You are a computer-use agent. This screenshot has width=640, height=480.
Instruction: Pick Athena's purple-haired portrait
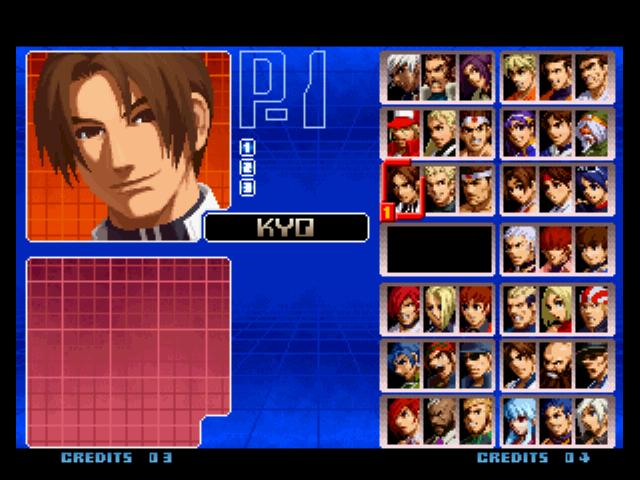521,131
